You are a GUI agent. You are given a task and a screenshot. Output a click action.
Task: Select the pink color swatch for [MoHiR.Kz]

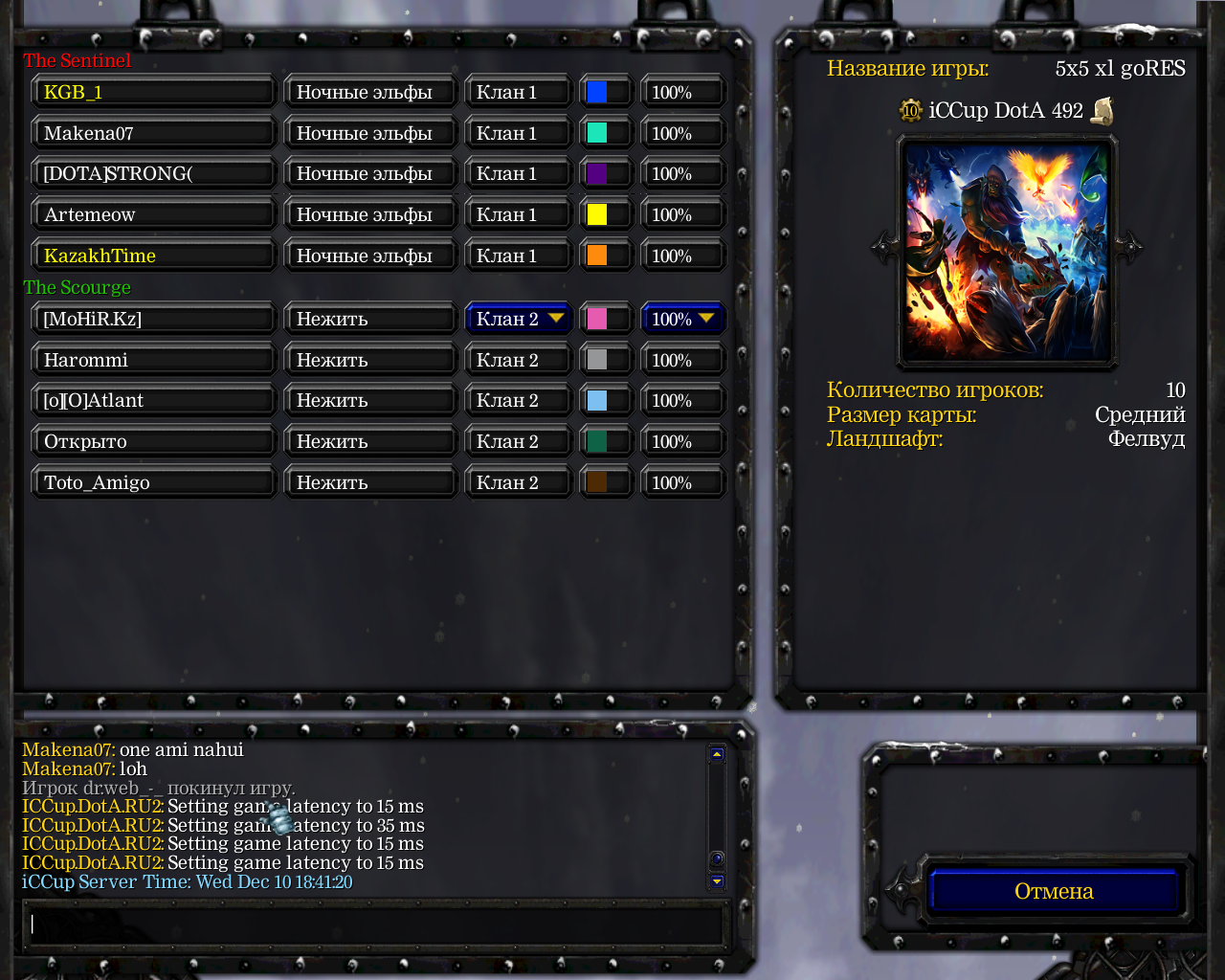(597, 319)
